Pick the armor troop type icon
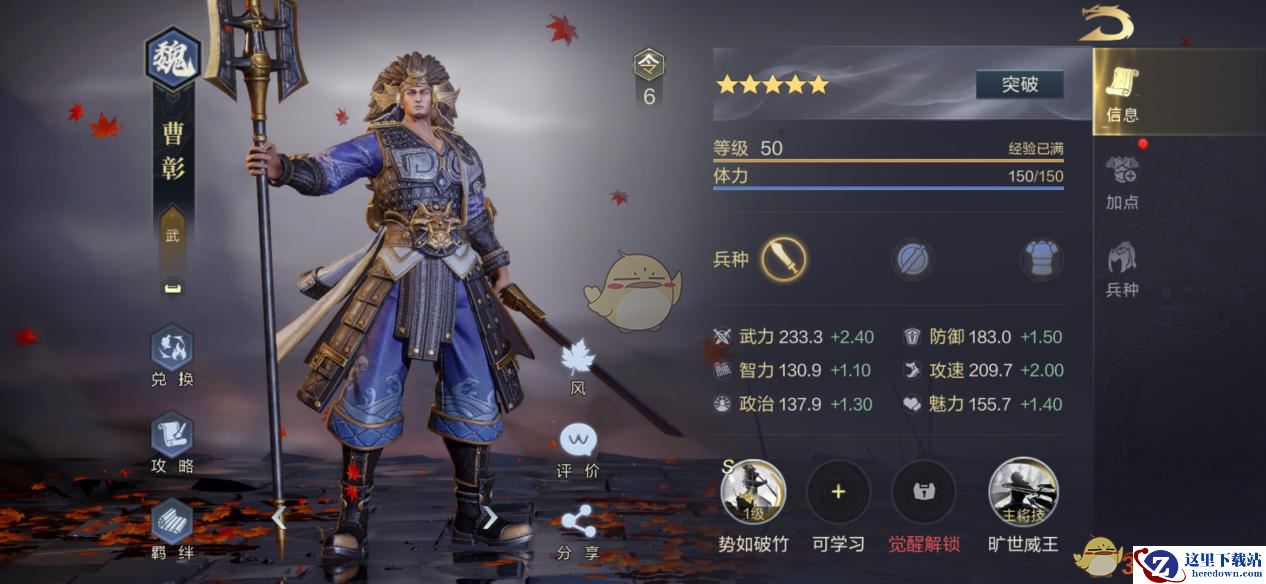The image size is (1266, 584). [1040, 260]
